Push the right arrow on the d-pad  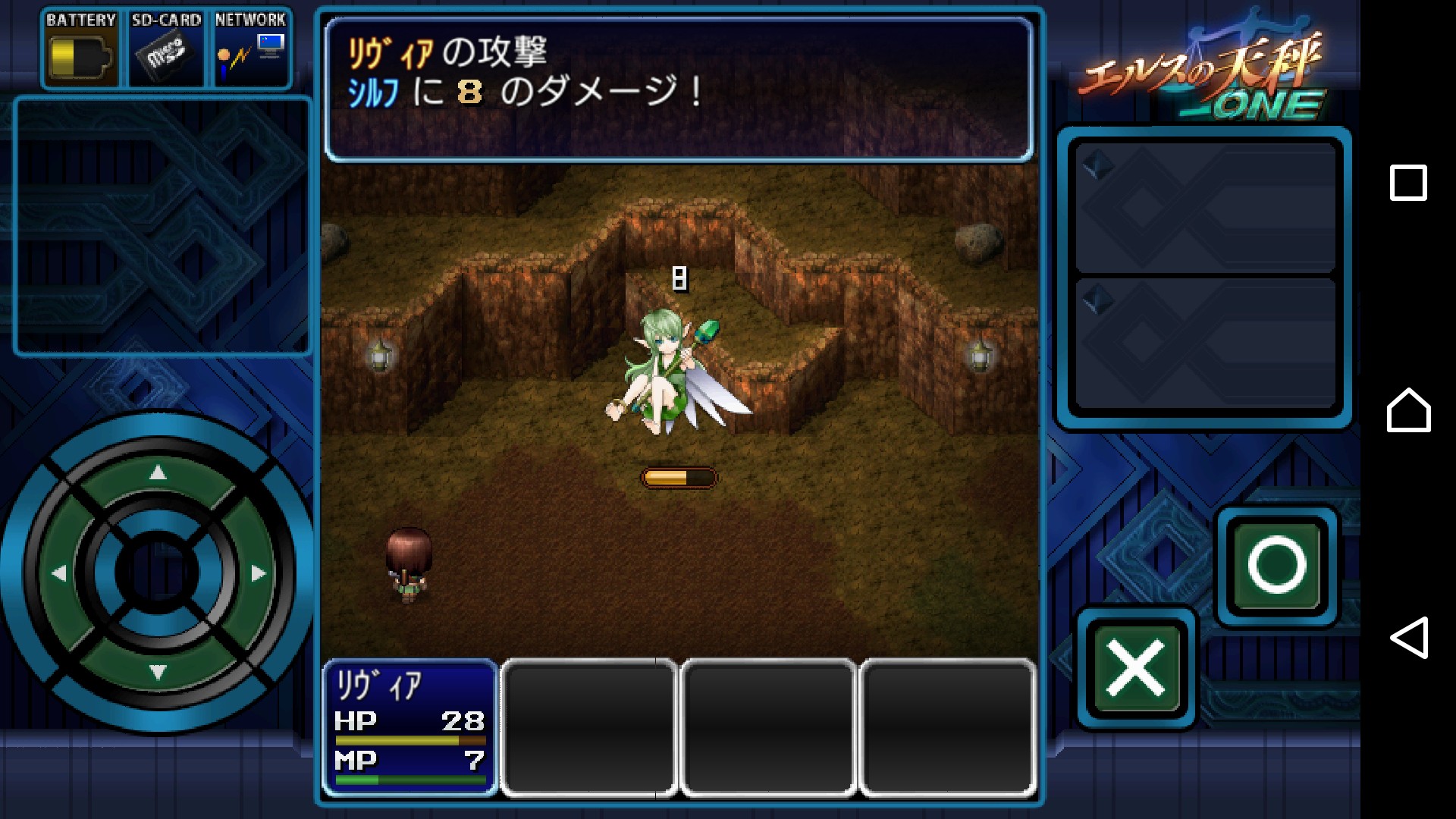pos(259,574)
